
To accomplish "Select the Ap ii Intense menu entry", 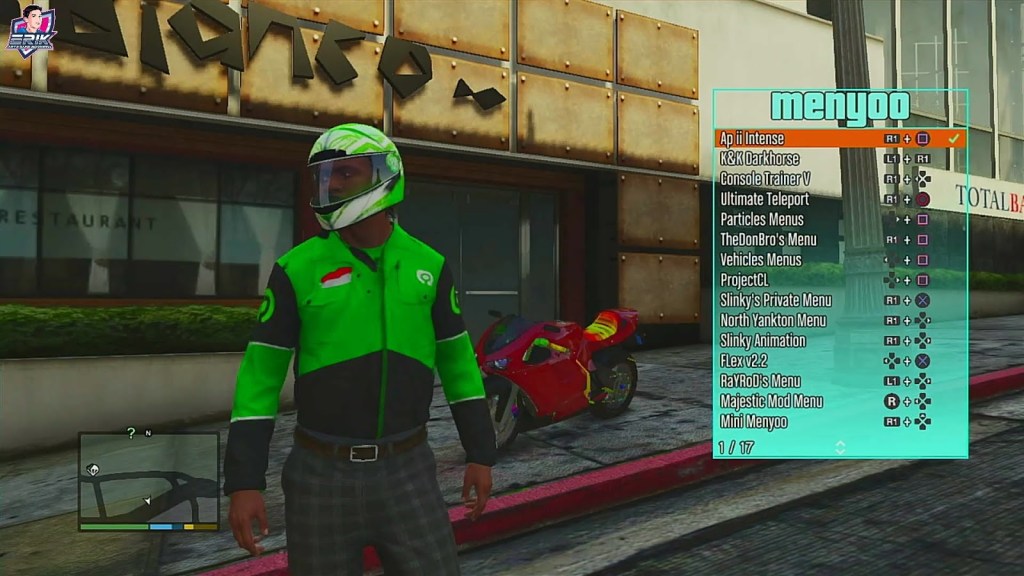I will point(752,138).
